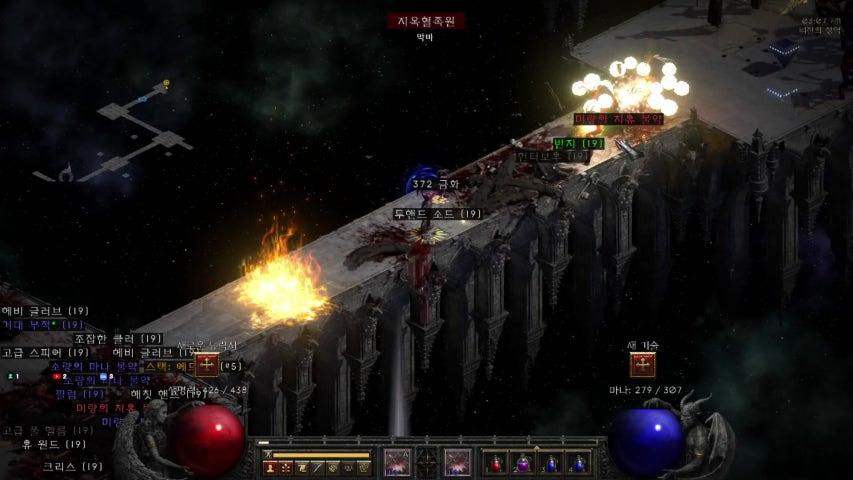The width and height of the screenshot is (853, 480).
Task: Open the new skill point button
Action: (x=643, y=365)
